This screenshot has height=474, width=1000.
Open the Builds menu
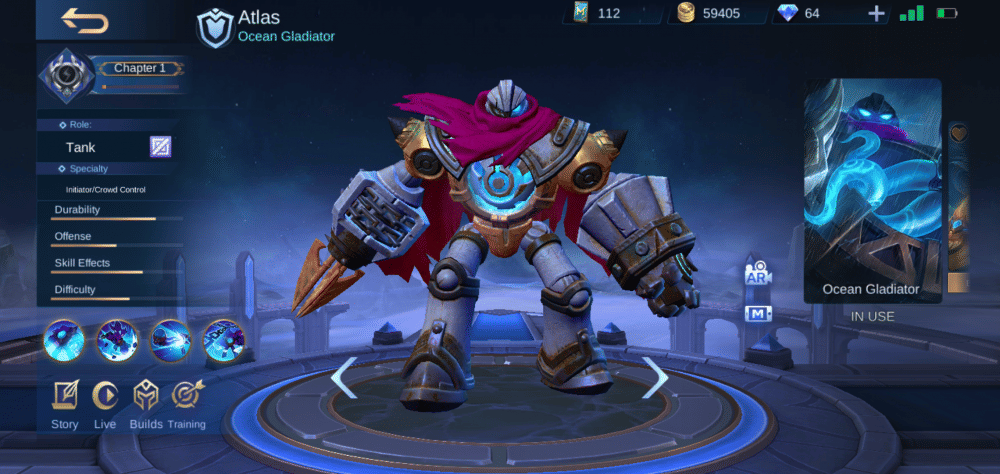[146, 404]
